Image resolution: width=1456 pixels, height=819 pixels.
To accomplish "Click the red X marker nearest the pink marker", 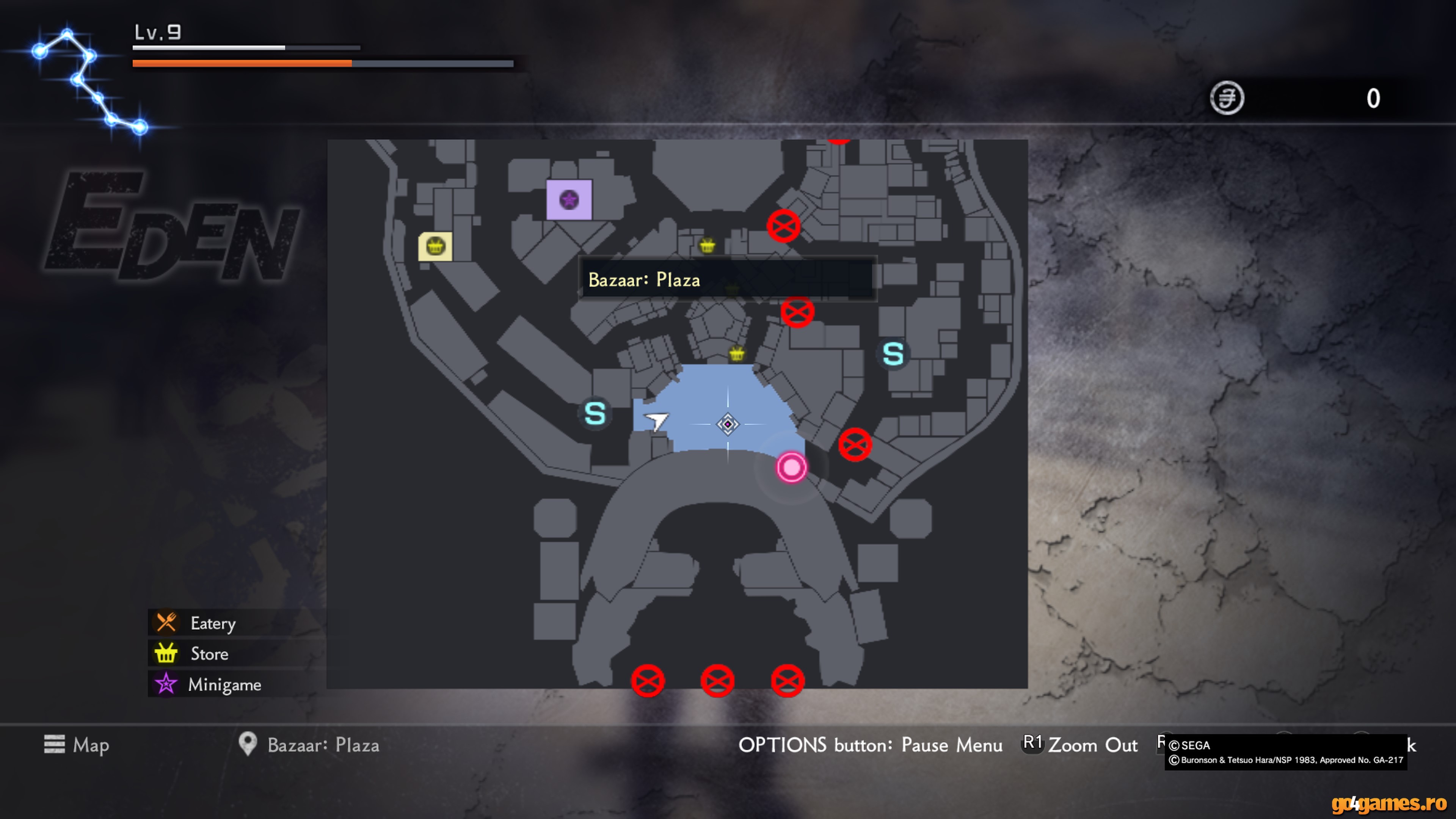I will point(855,445).
